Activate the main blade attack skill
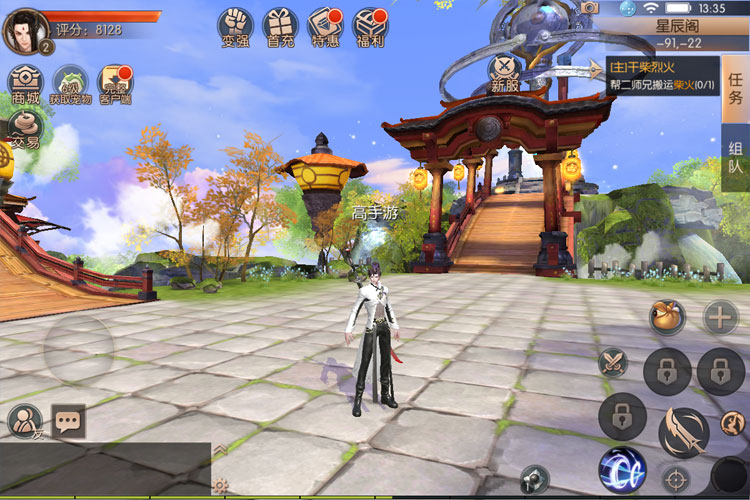The image size is (750, 500). point(683,432)
